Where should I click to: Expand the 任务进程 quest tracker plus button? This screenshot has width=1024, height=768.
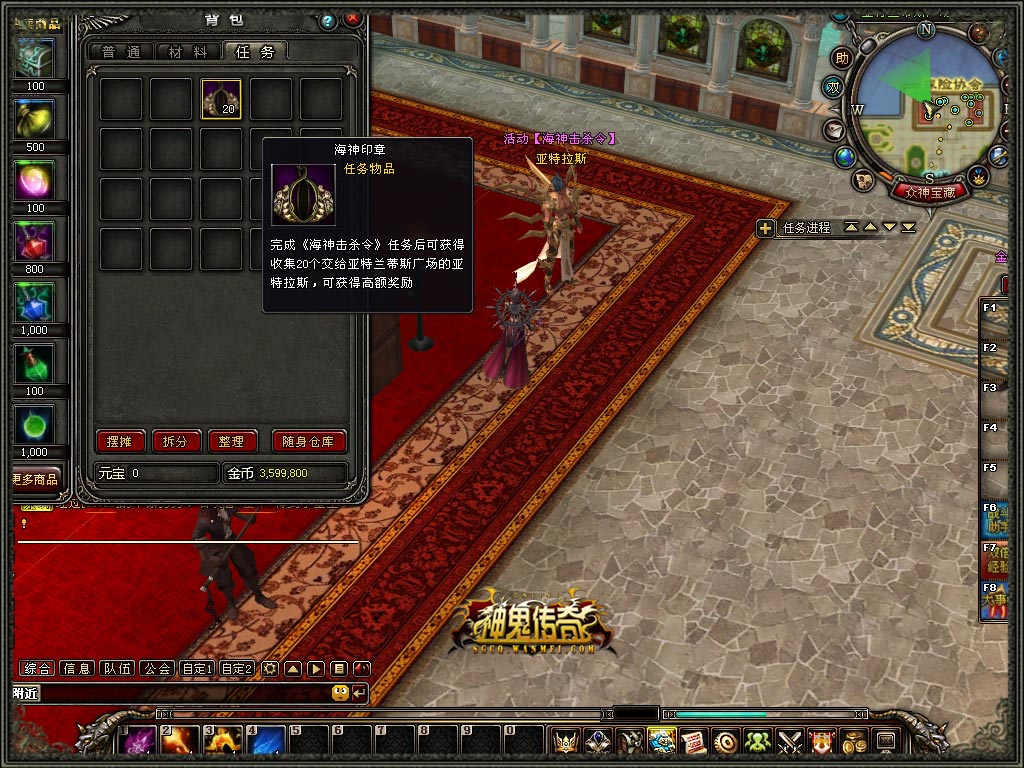point(765,228)
